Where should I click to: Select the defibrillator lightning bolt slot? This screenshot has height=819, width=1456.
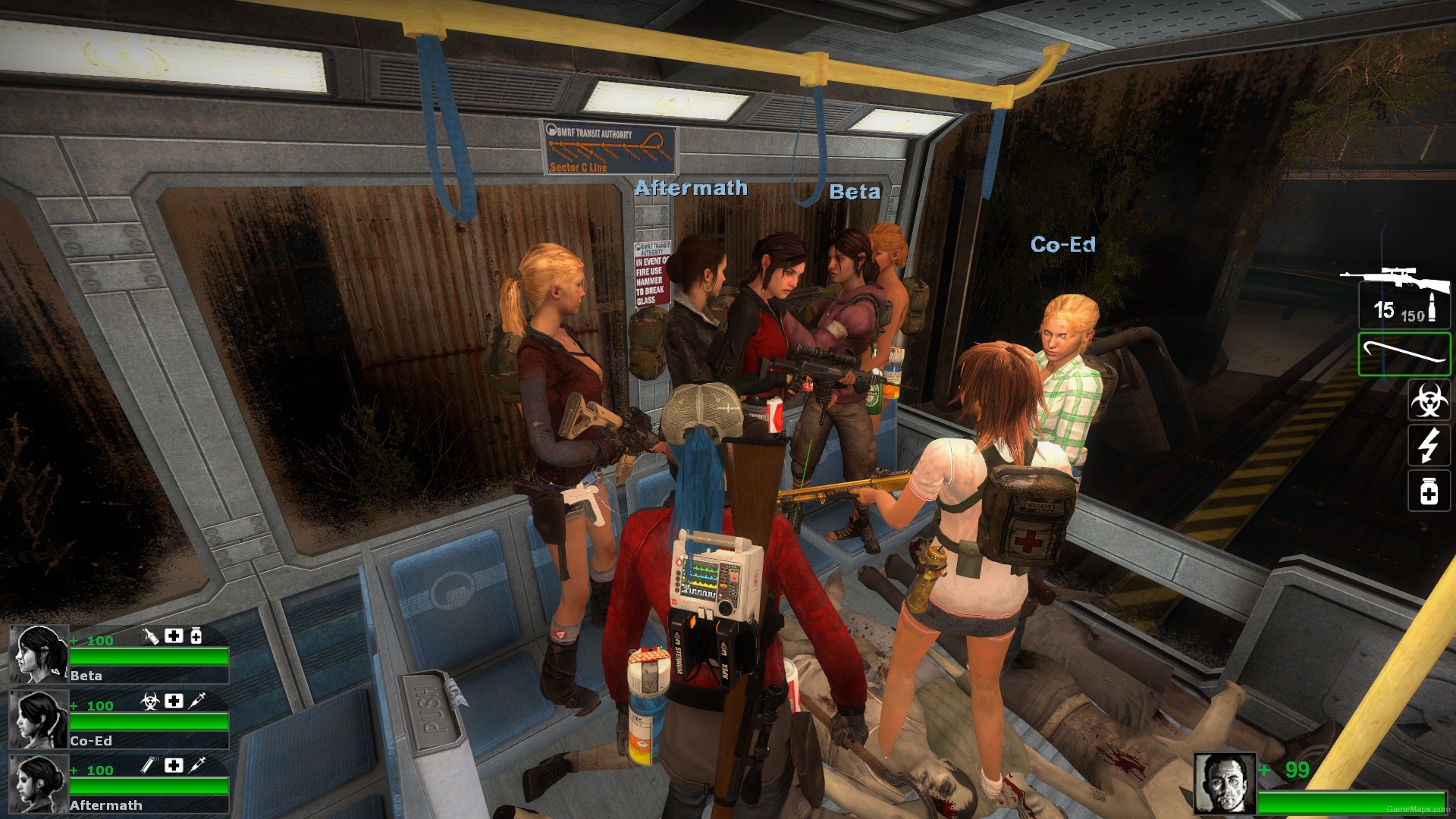(x=1429, y=445)
